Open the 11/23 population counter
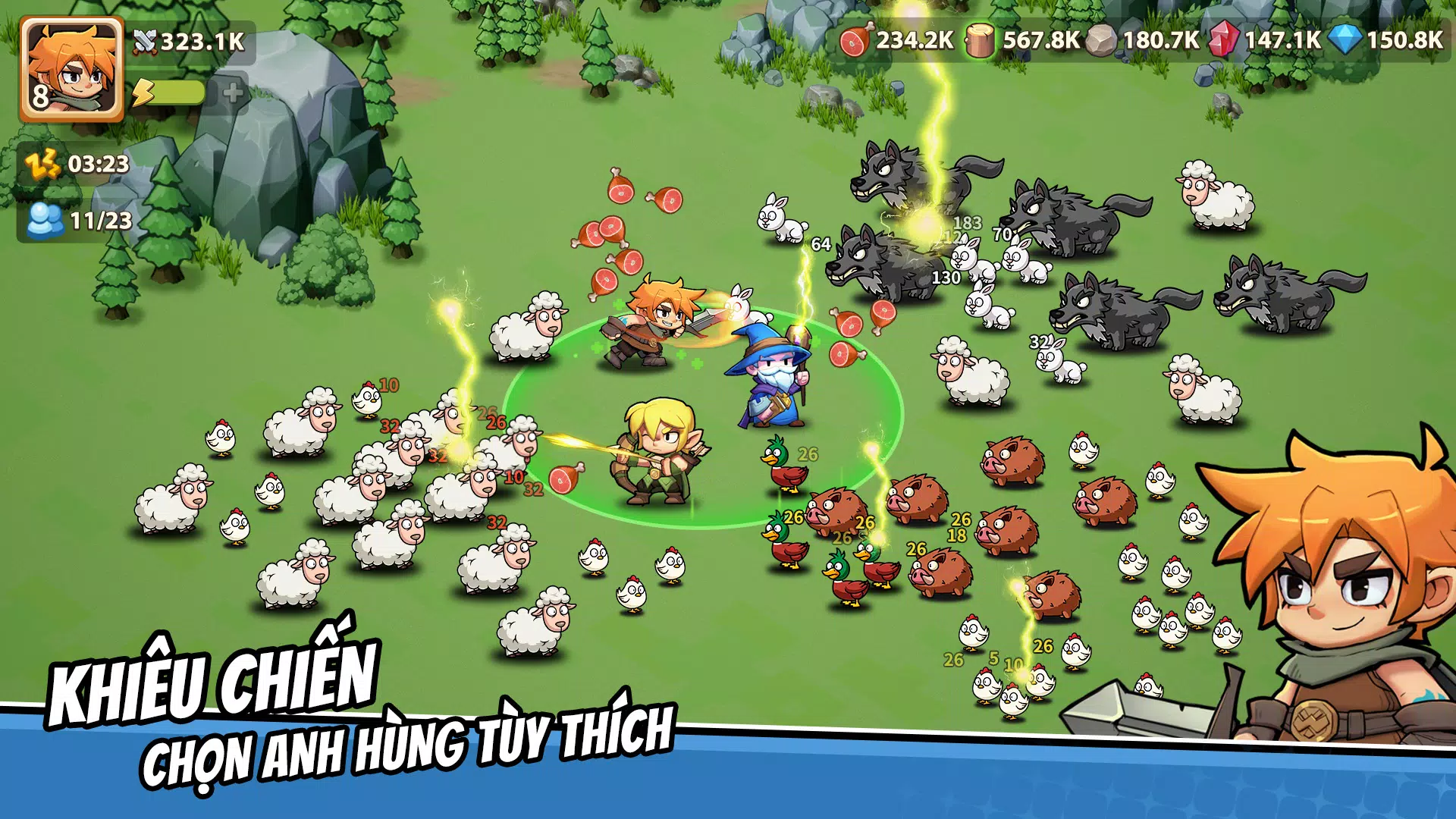The width and height of the screenshot is (1456, 819). point(100,220)
